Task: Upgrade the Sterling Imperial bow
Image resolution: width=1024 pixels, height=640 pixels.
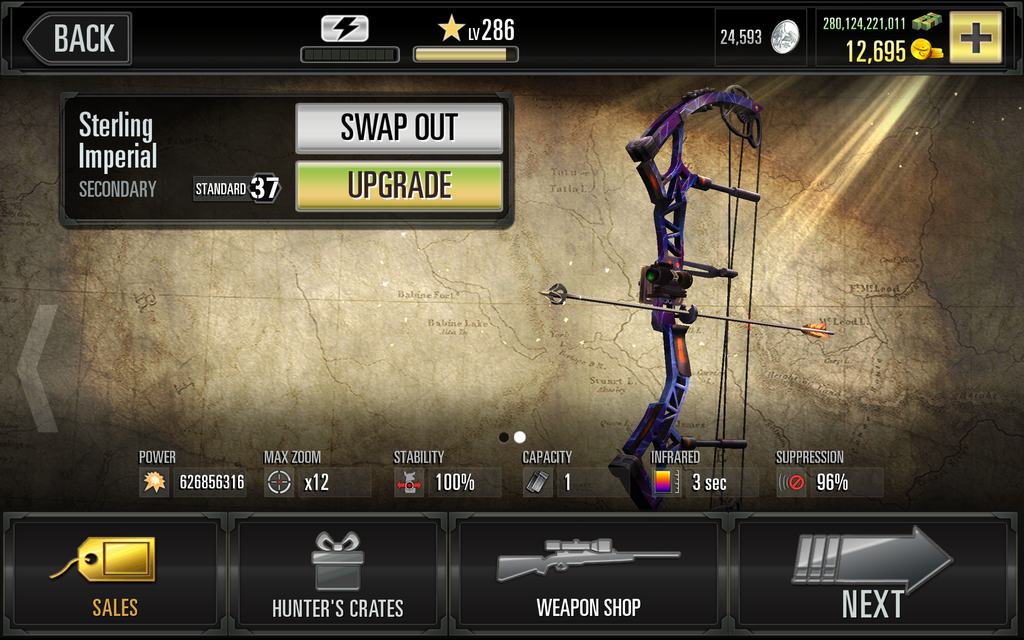Action: pyautogui.click(x=399, y=185)
